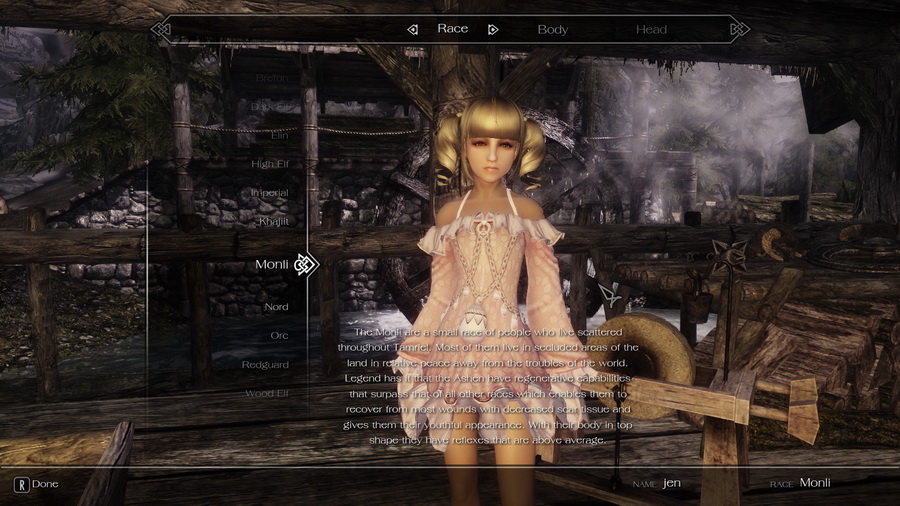Switch to the Body tab
900x506 pixels.
click(x=552, y=29)
